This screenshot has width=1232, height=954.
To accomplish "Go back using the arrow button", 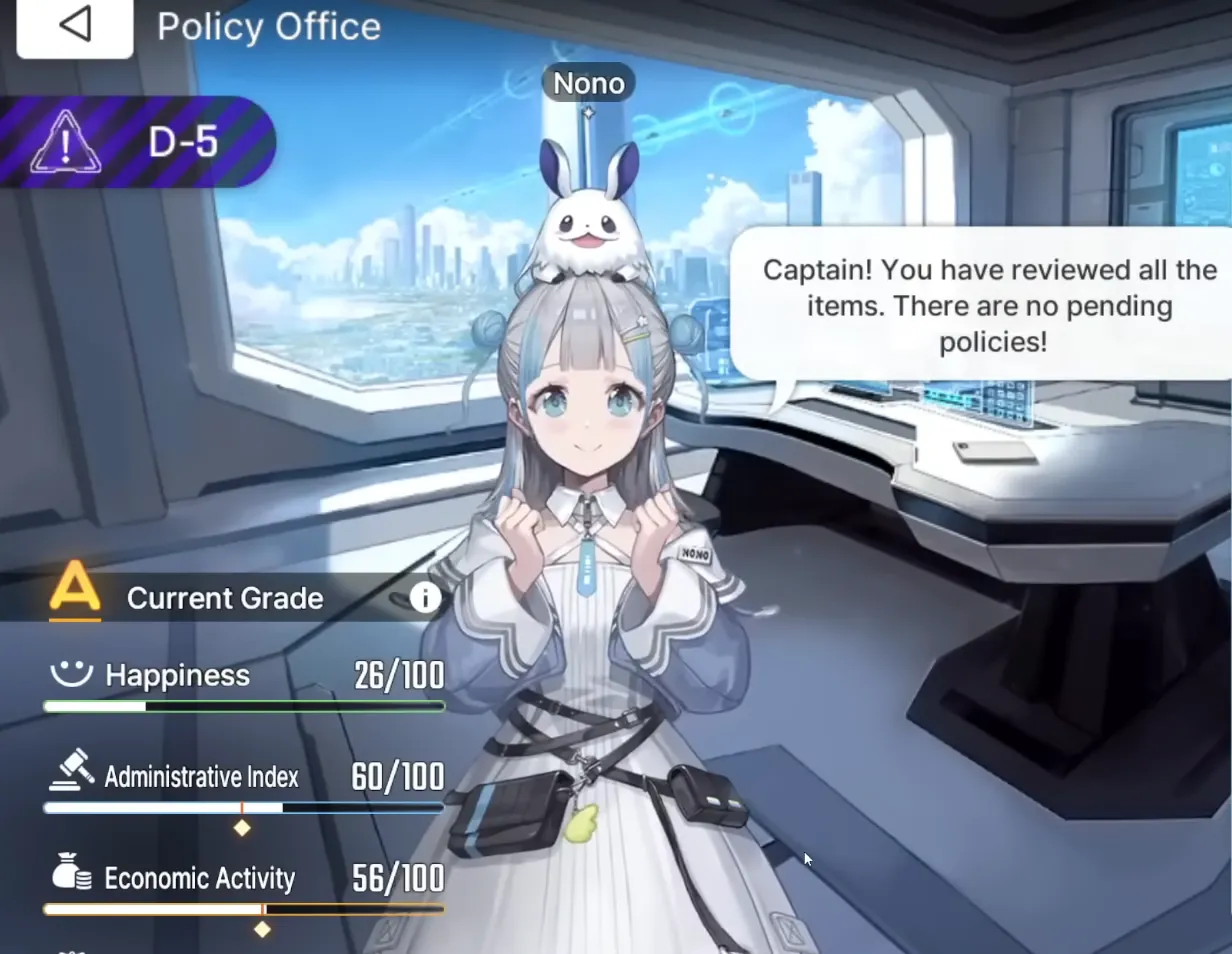I will coord(75,26).
